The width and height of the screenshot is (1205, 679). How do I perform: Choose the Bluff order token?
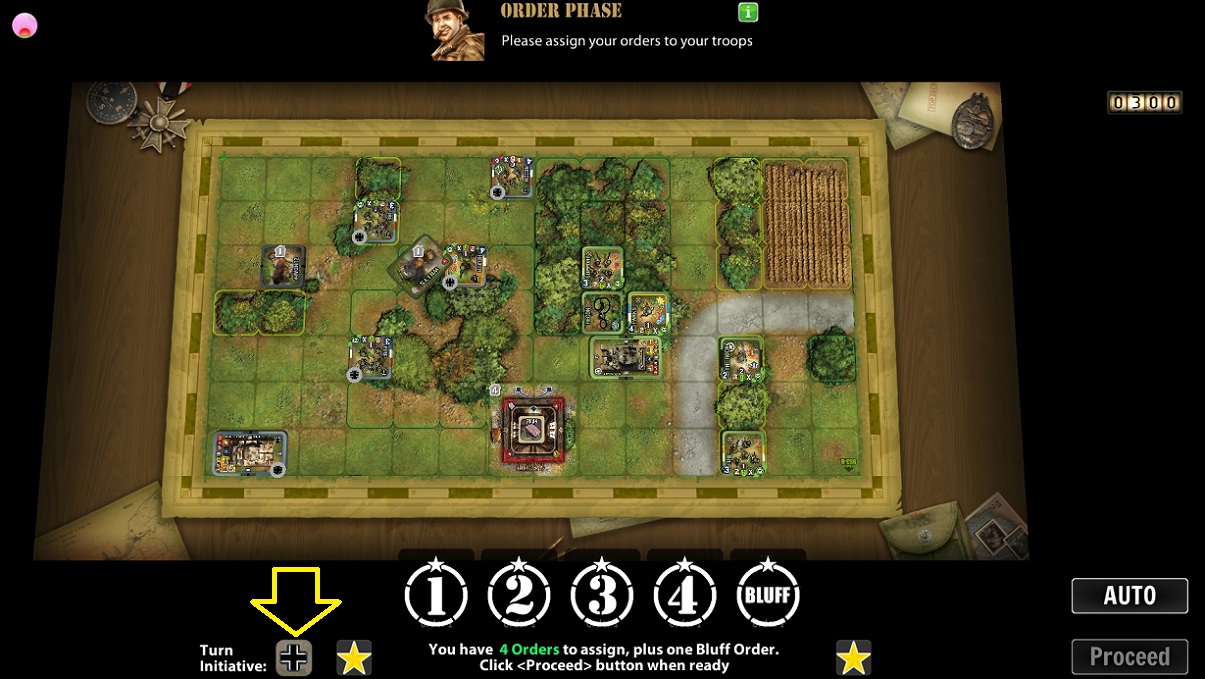point(768,595)
